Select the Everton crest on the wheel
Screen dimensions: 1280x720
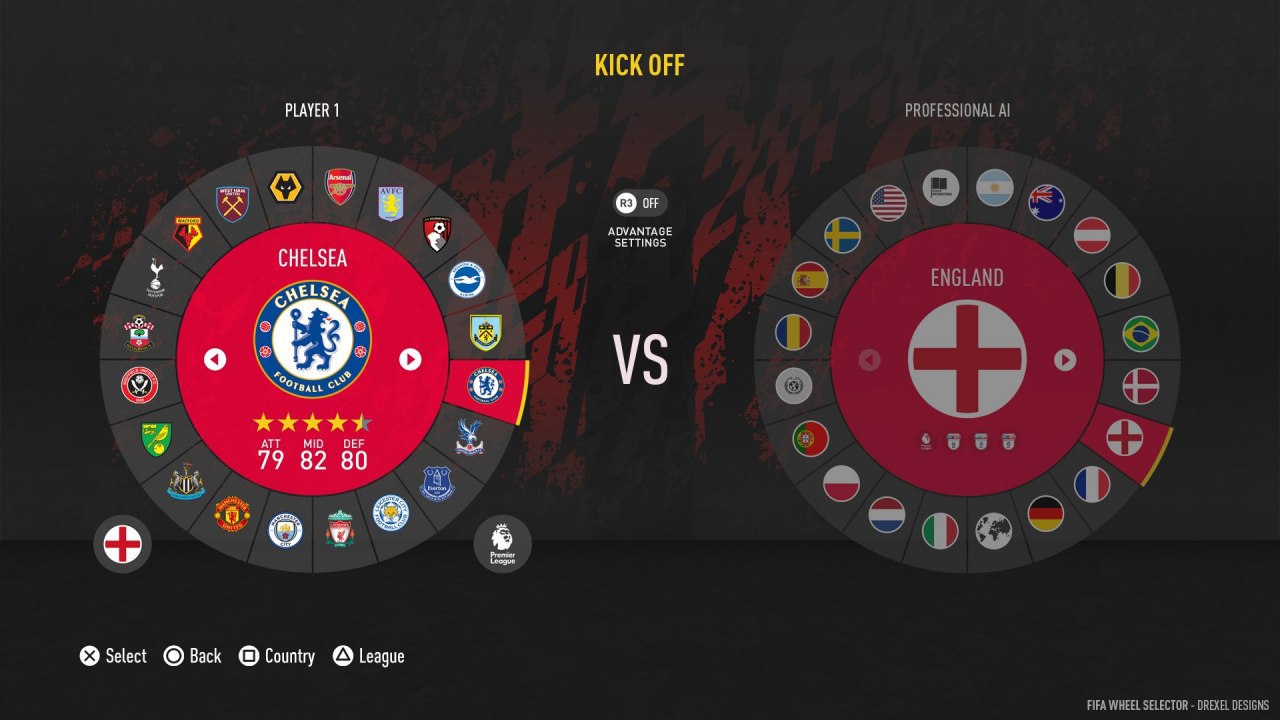pyautogui.click(x=437, y=483)
